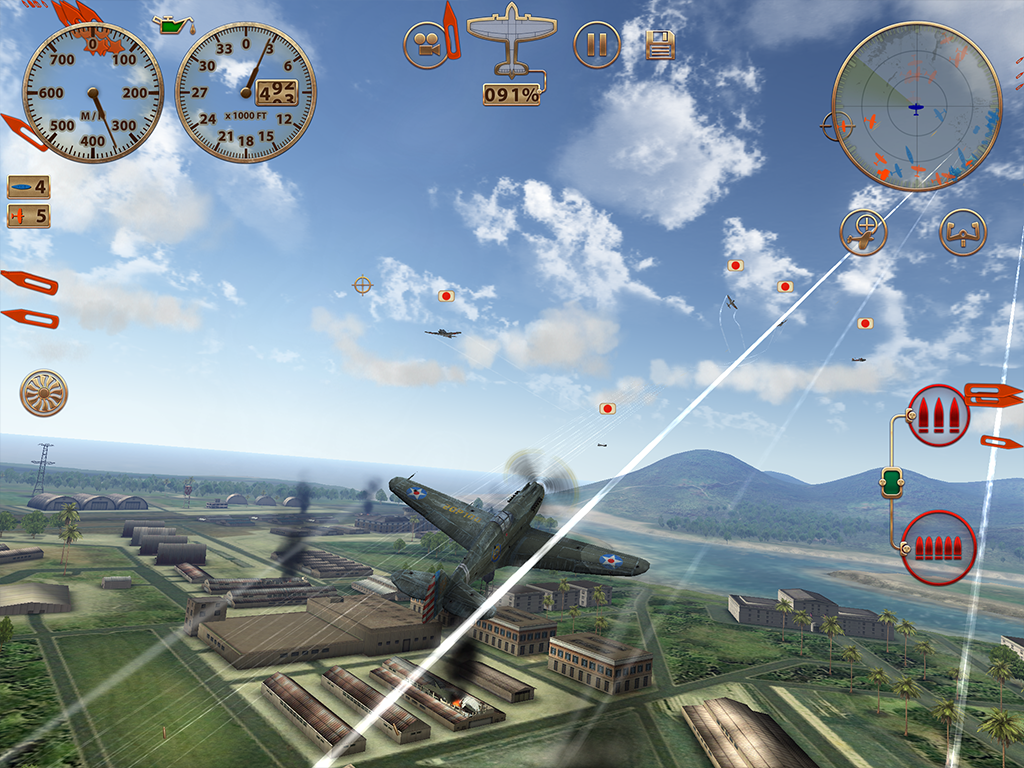This screenshot has height=768, width=1024.
Task: Select the bomb weapon slot showing 4
Action: [x=28, y=187]
